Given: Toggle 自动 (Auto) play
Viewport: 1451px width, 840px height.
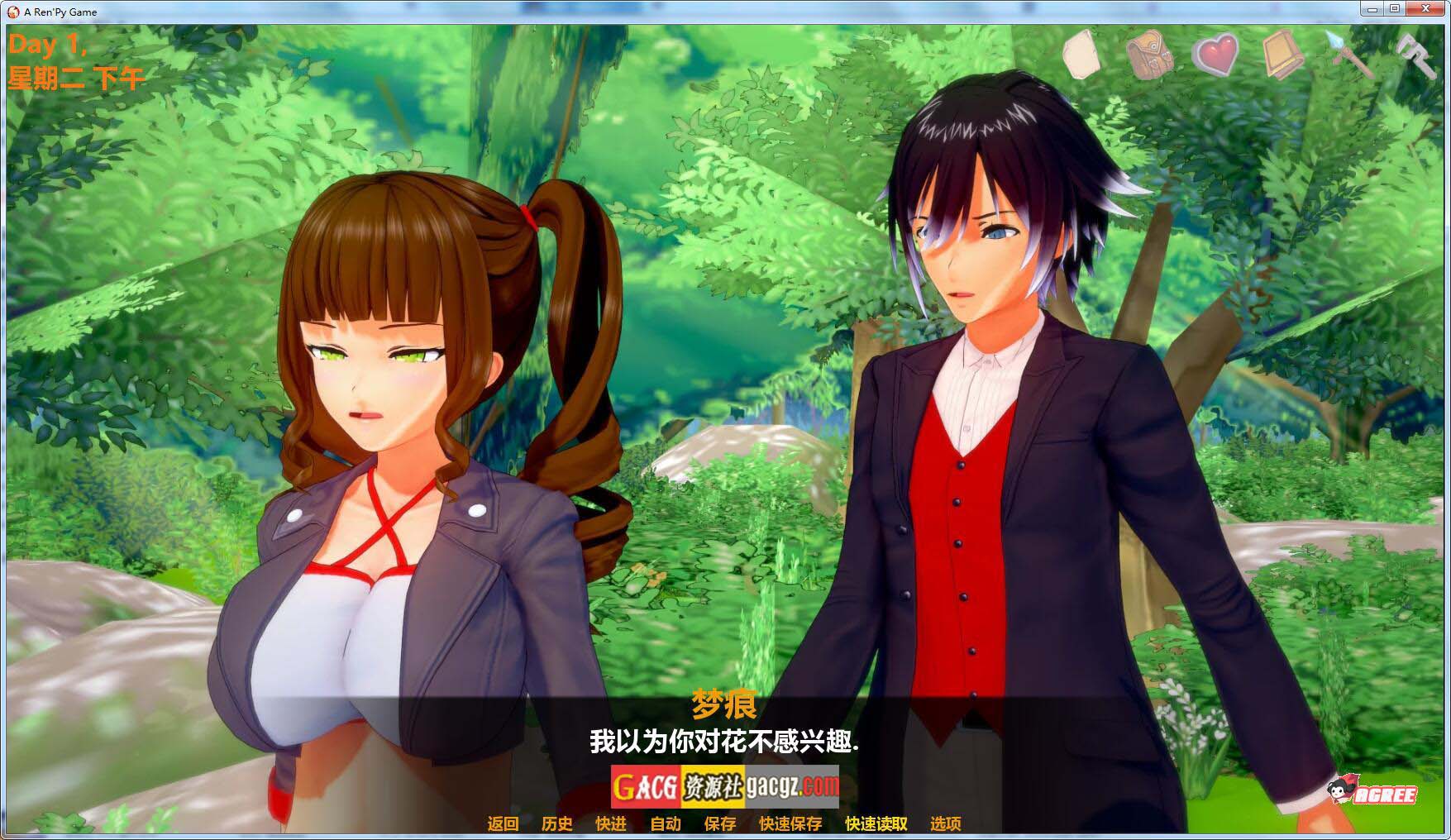Looking at the screenshot, I should coord(666,823).
